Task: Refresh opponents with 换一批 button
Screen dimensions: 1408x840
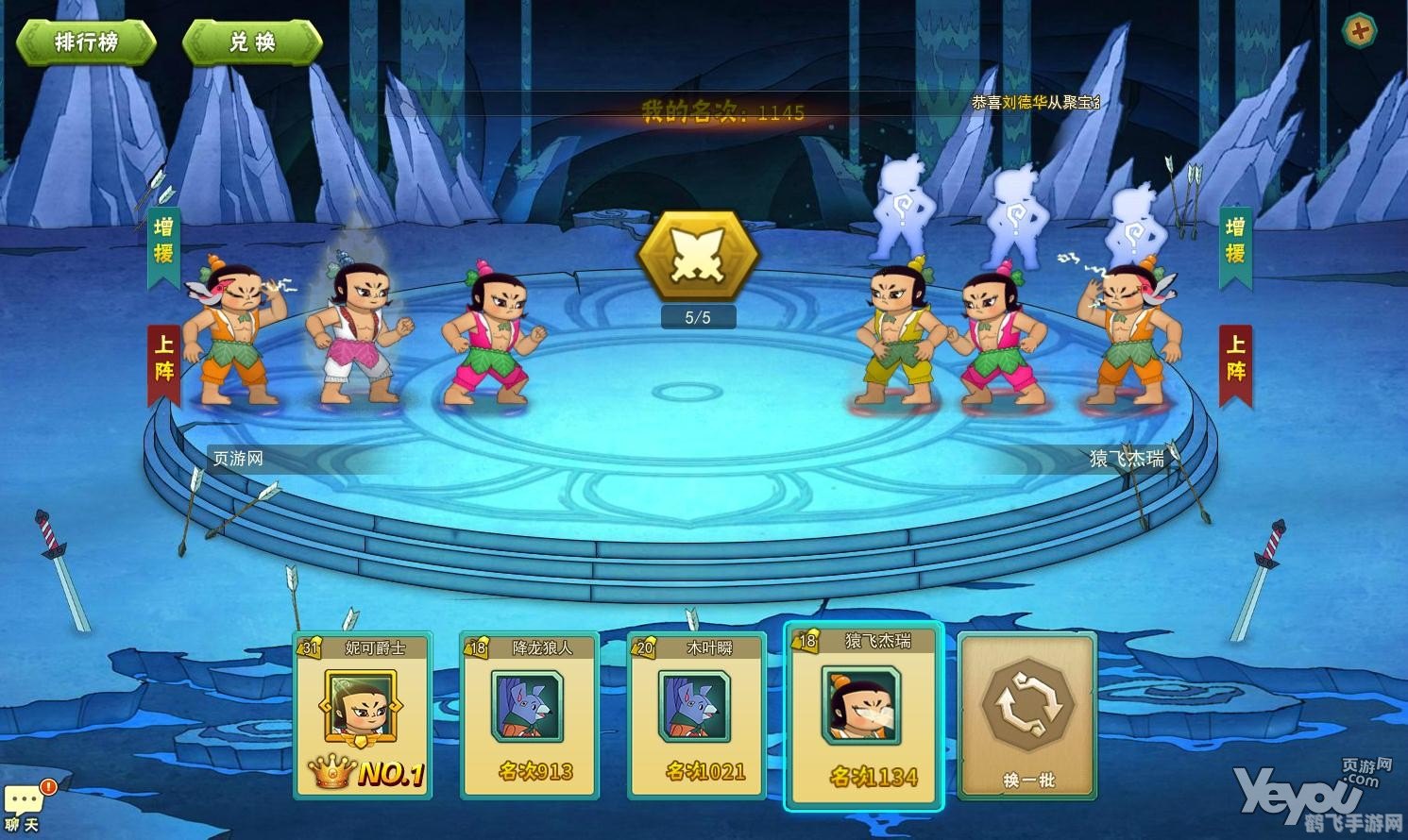Action: click(1028, 715)
